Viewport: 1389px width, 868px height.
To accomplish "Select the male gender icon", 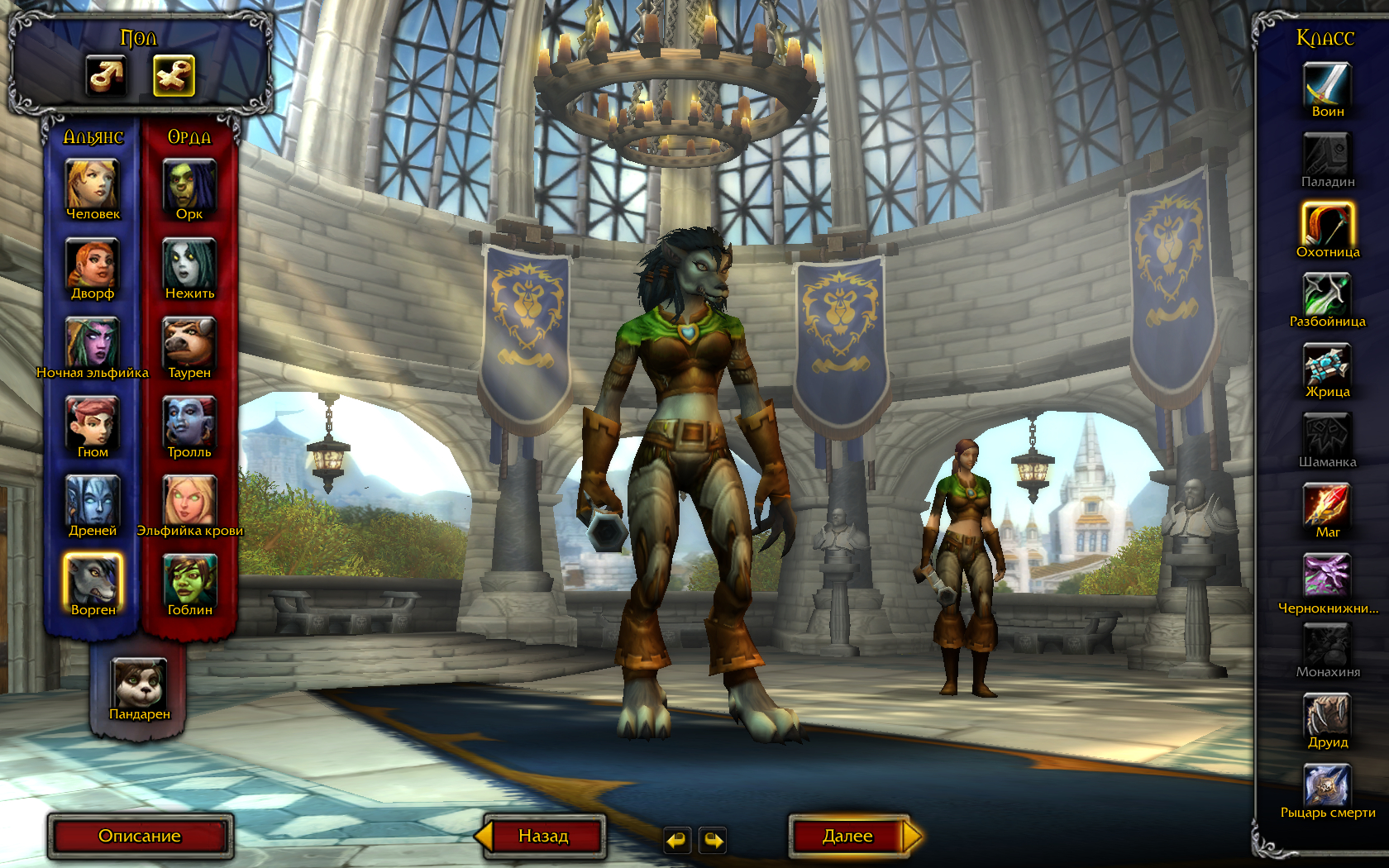I will pos(106,76).
